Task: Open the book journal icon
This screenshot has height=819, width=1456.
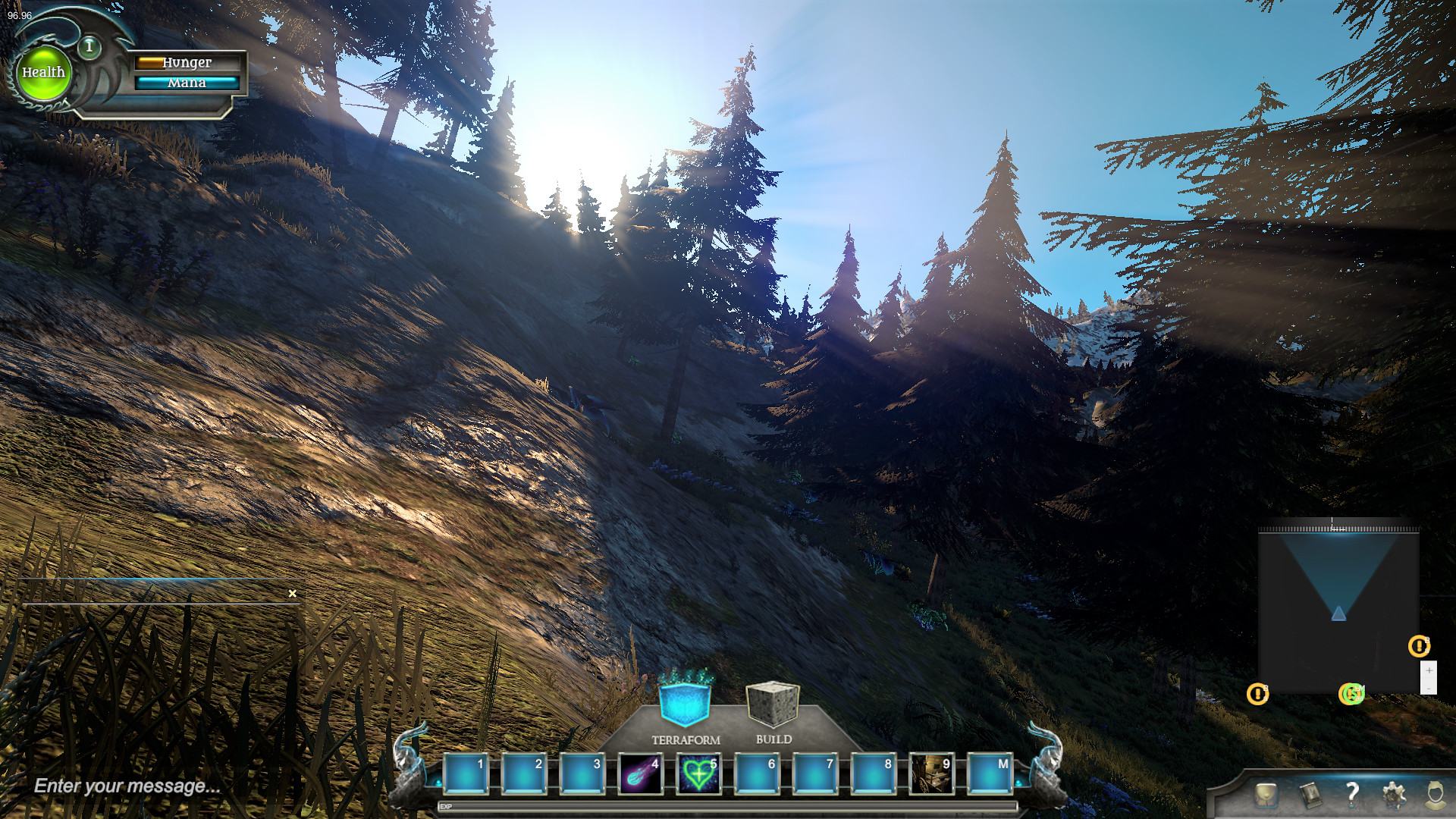Action: tap(1310, 795)
